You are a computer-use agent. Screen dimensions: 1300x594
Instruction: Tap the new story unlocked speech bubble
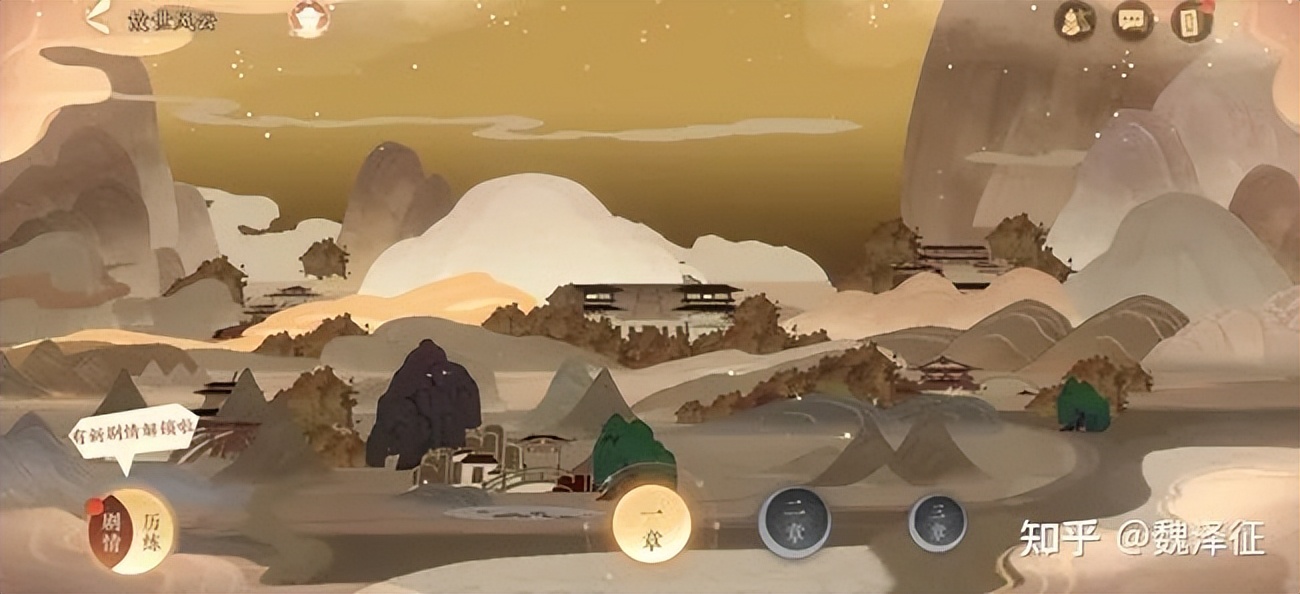(x=132, y=437)
